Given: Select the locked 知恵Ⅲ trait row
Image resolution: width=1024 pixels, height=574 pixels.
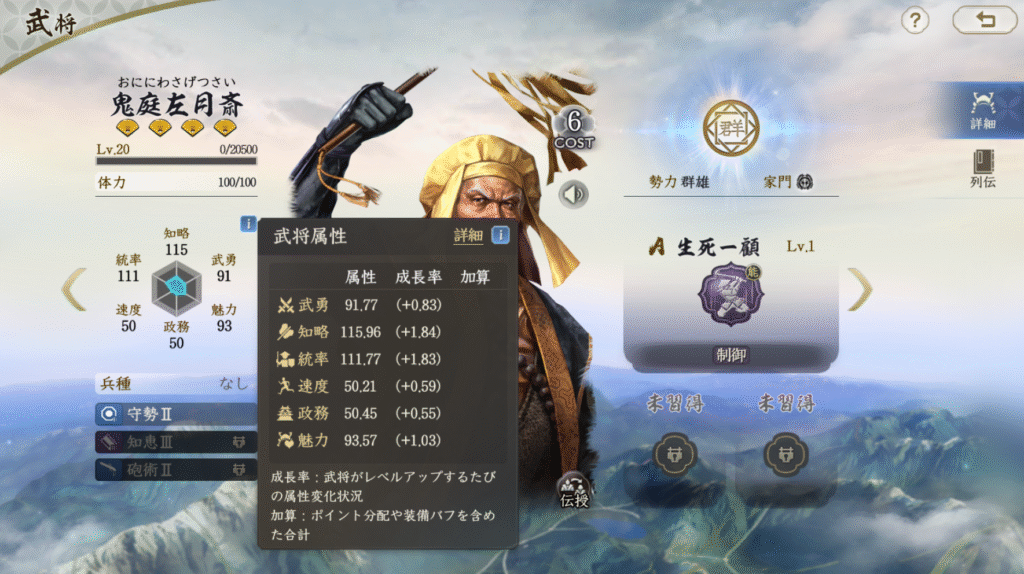Looking at the screenshot, I should [176, 441].
